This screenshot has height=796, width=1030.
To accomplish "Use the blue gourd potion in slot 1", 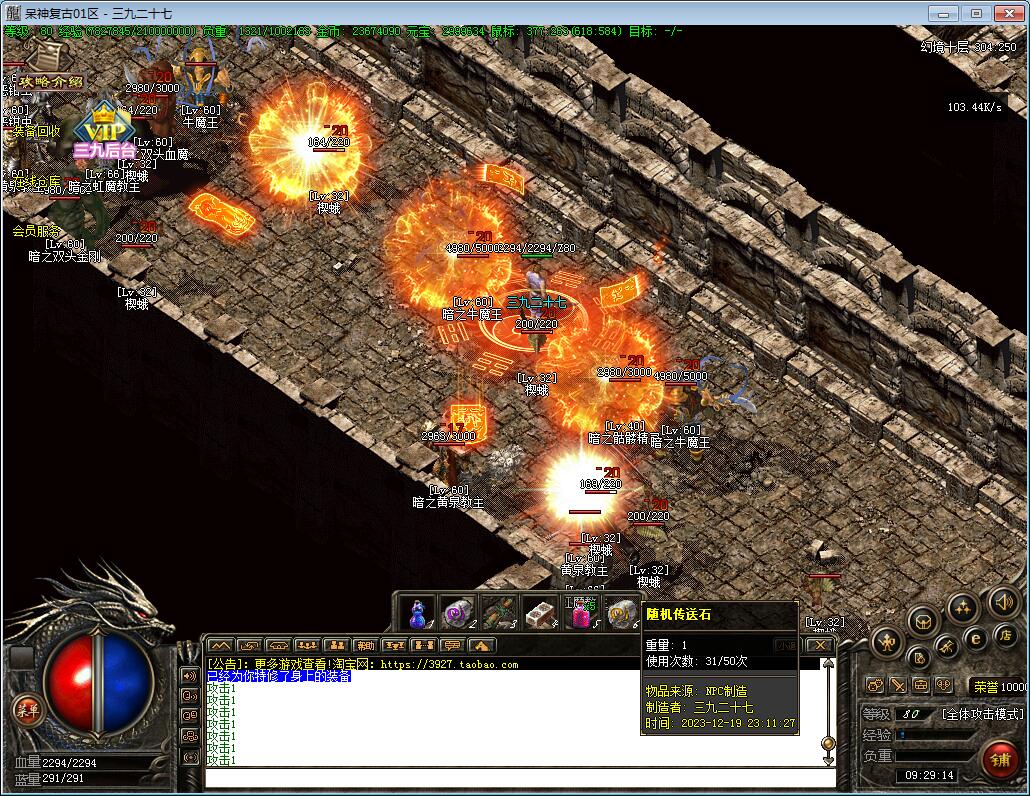I will pyautogui.click(x=417, y=613).
